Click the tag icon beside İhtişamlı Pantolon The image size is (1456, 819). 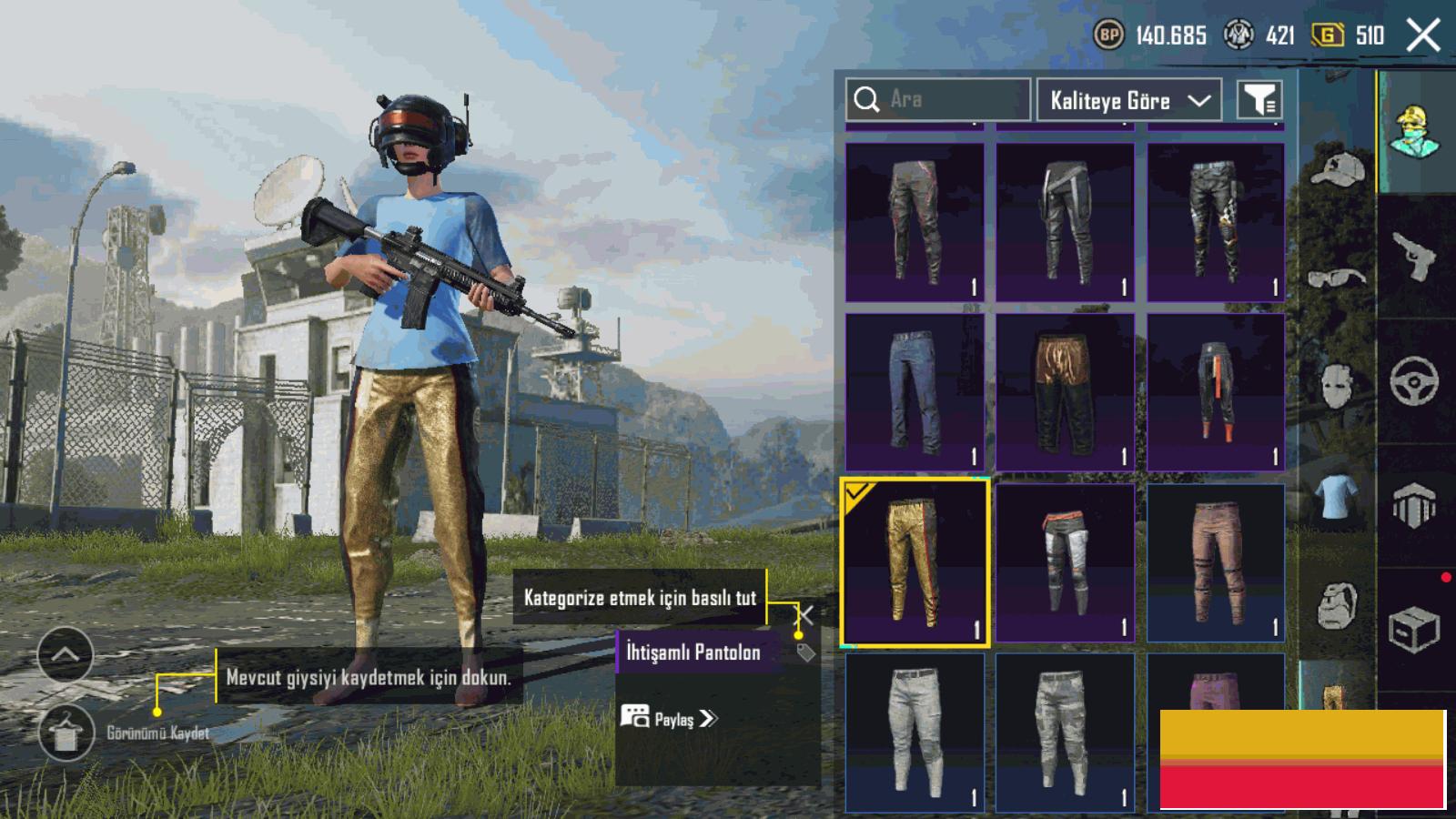point(805,652)
